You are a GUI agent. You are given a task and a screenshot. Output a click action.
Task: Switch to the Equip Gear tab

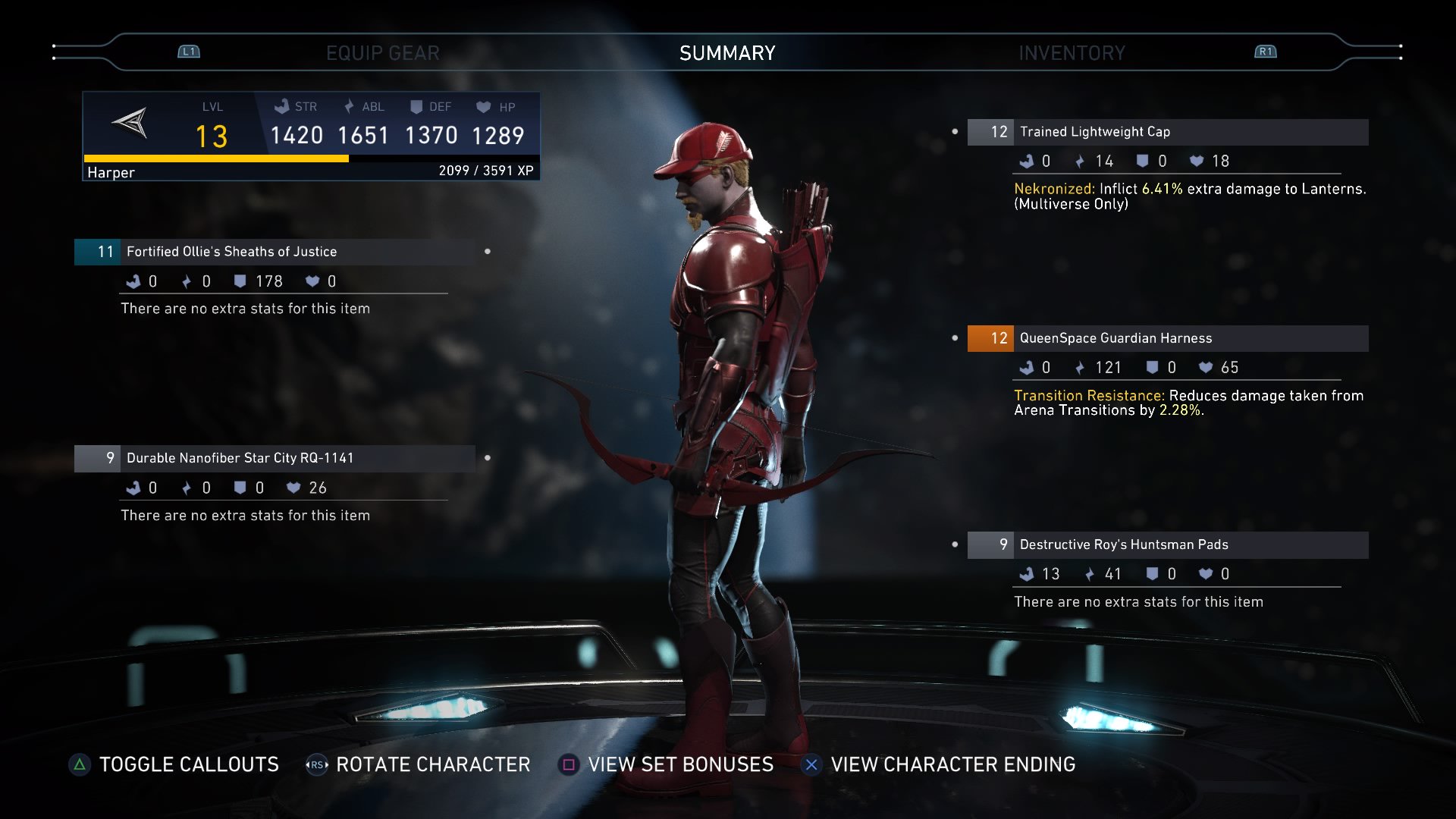coord(384,52)
